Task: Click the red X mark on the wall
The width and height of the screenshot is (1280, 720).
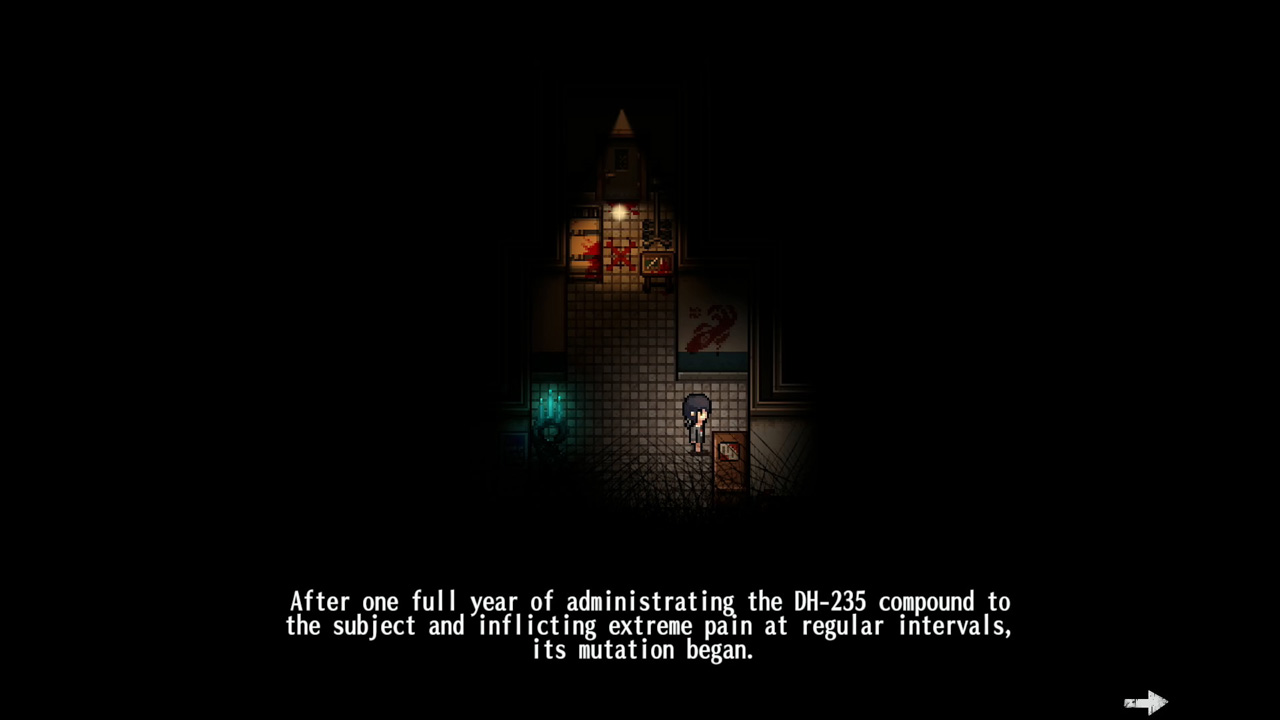Action: pos(621,255)
